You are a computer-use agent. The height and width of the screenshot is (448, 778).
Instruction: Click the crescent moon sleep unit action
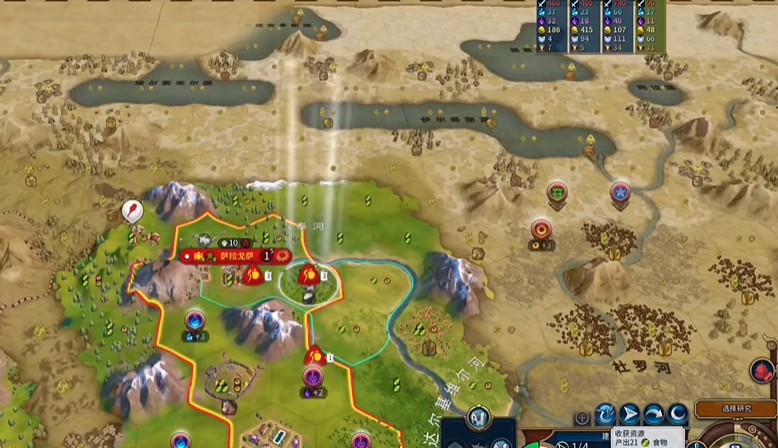(678, 414)
